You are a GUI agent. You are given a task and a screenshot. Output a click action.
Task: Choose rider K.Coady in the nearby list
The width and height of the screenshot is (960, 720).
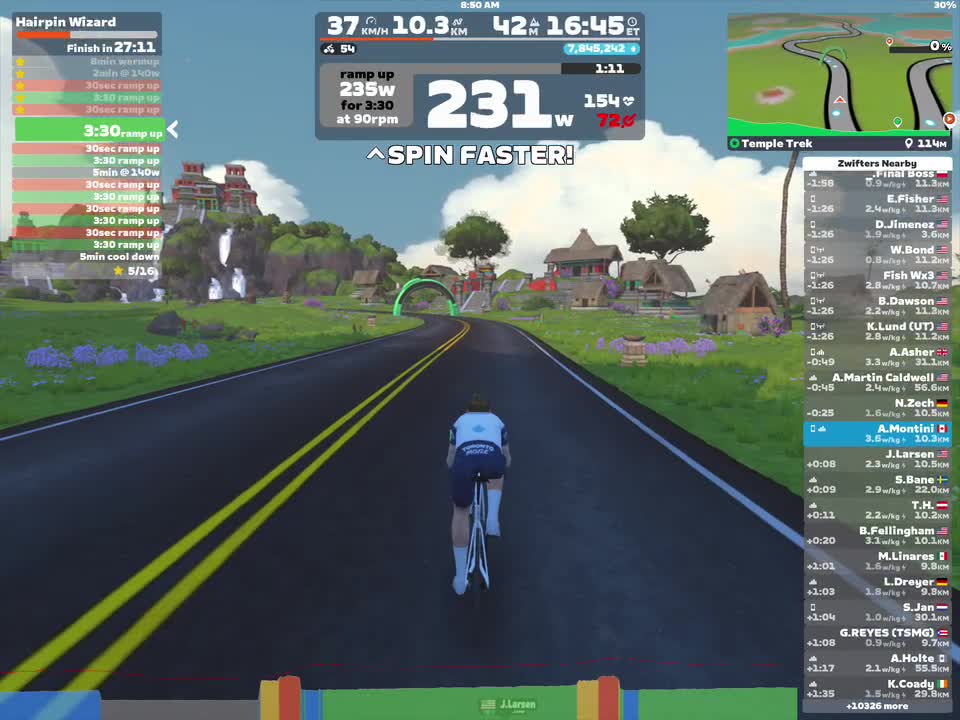tap(877, 689)
